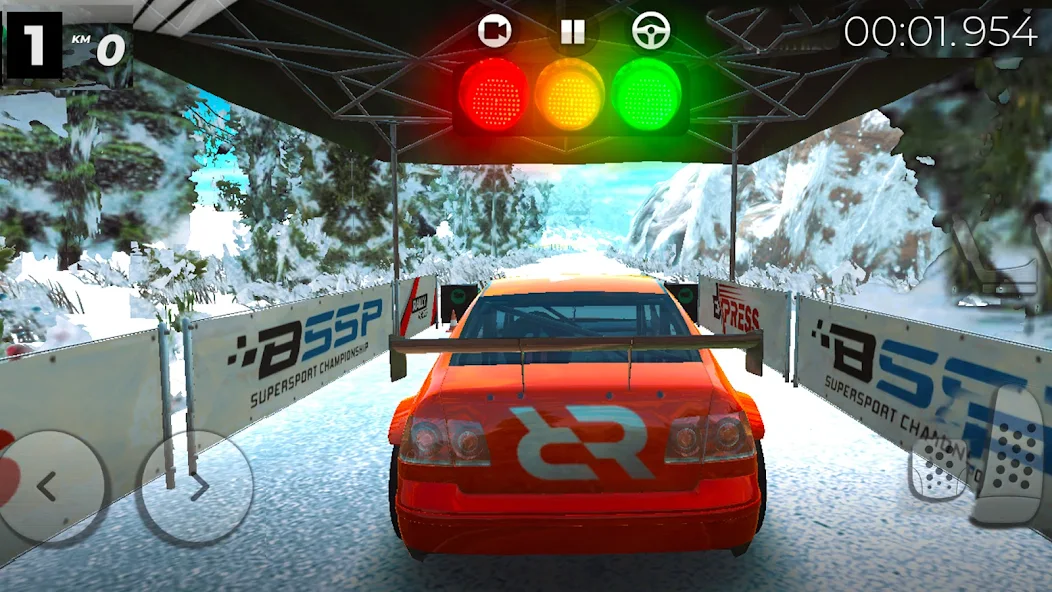Tap the camera view switch icon
Image resolution: width=1052 pixels, height=592 pixels.
(492, 31)
